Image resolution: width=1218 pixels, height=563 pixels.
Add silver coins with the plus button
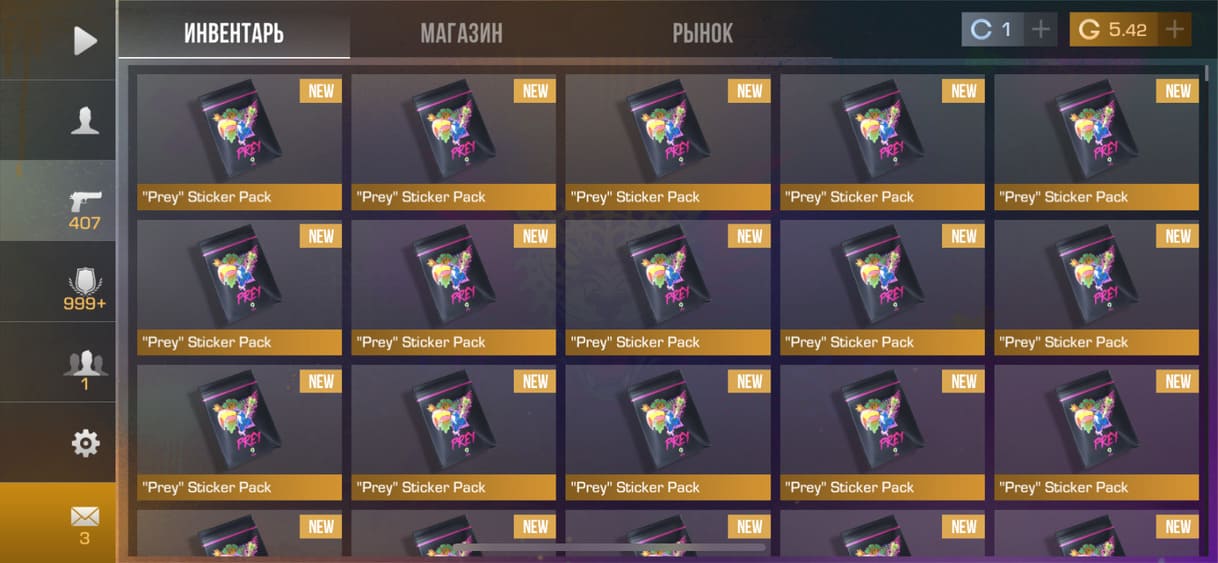(1041, 29)
